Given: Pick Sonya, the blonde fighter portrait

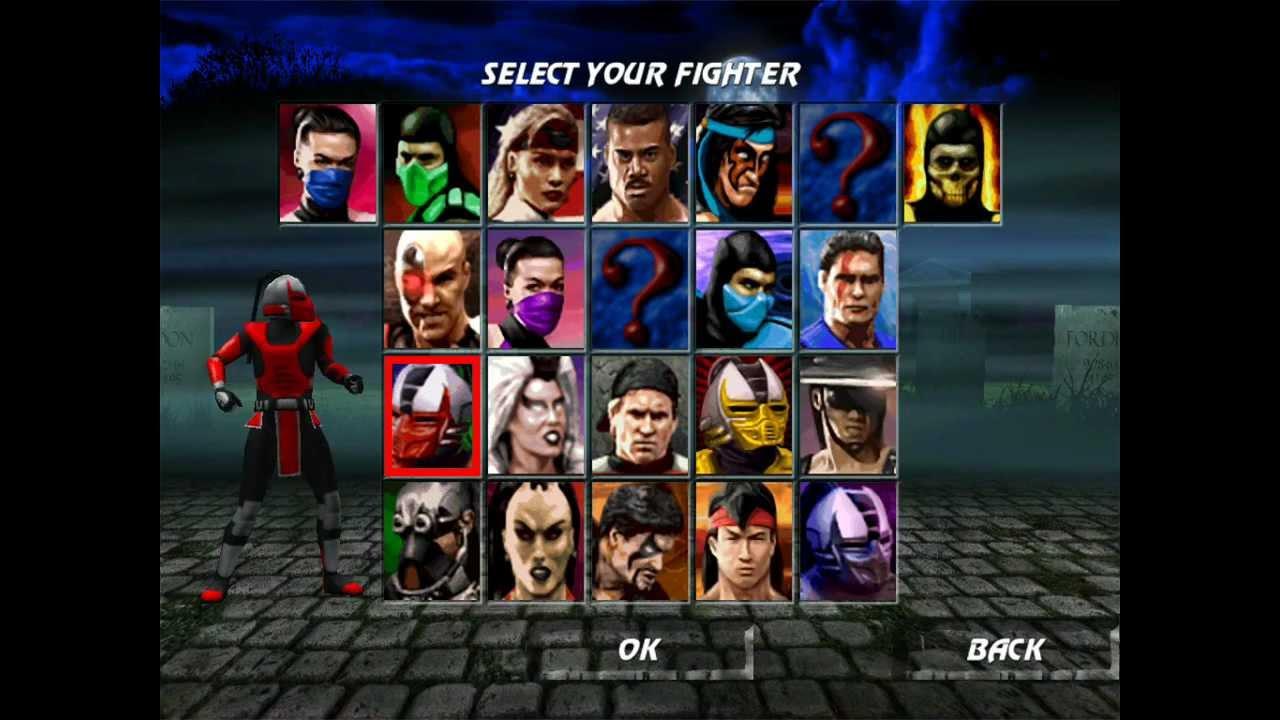Looking at the screenshot, I should pyautogui.click(x=537, y=163).
